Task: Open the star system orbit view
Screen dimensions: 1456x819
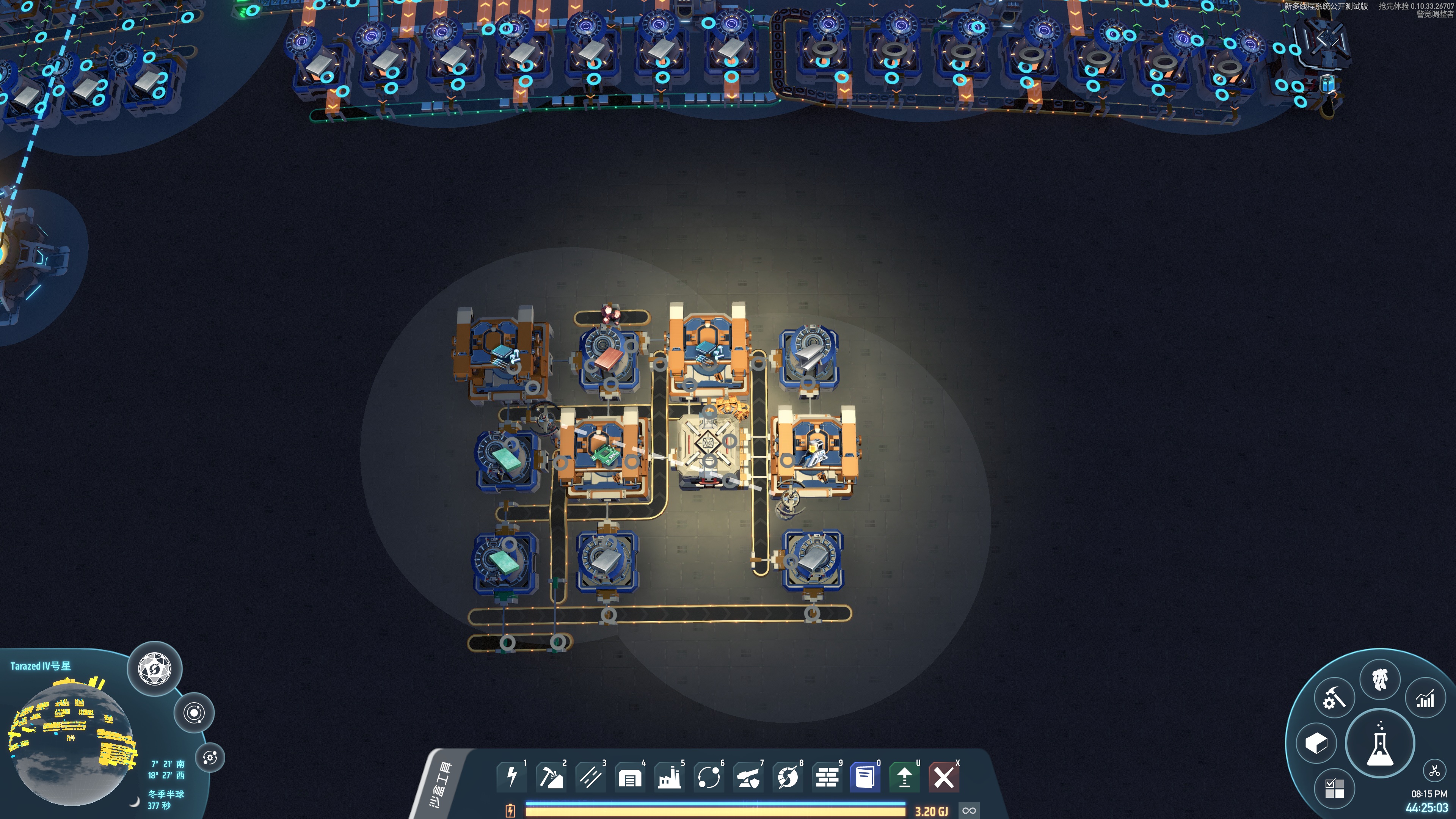Action: click(x=194, y=713)
